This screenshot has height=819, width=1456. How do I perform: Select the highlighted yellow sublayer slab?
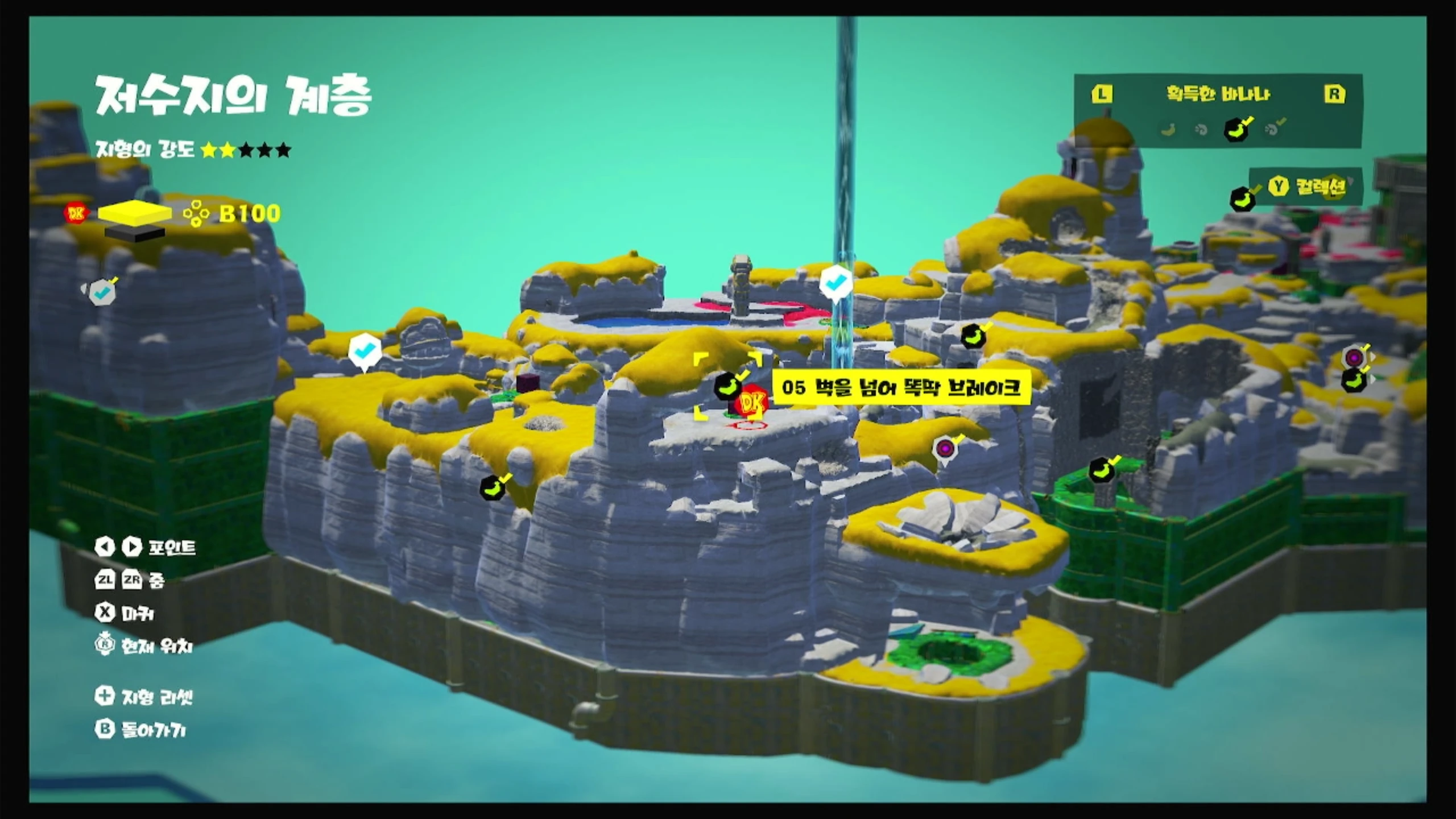(135, 212)
